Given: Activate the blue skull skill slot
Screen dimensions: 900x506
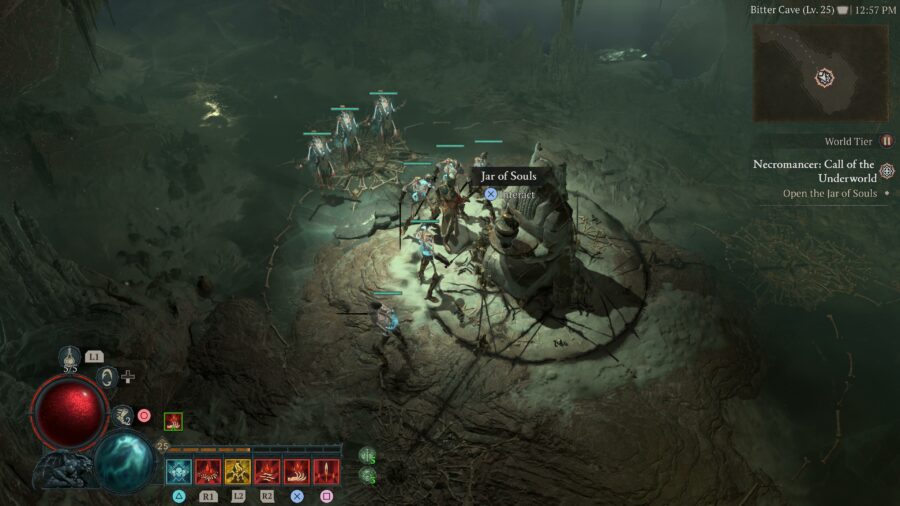Looking at the screenshot, I should [179, 472].
